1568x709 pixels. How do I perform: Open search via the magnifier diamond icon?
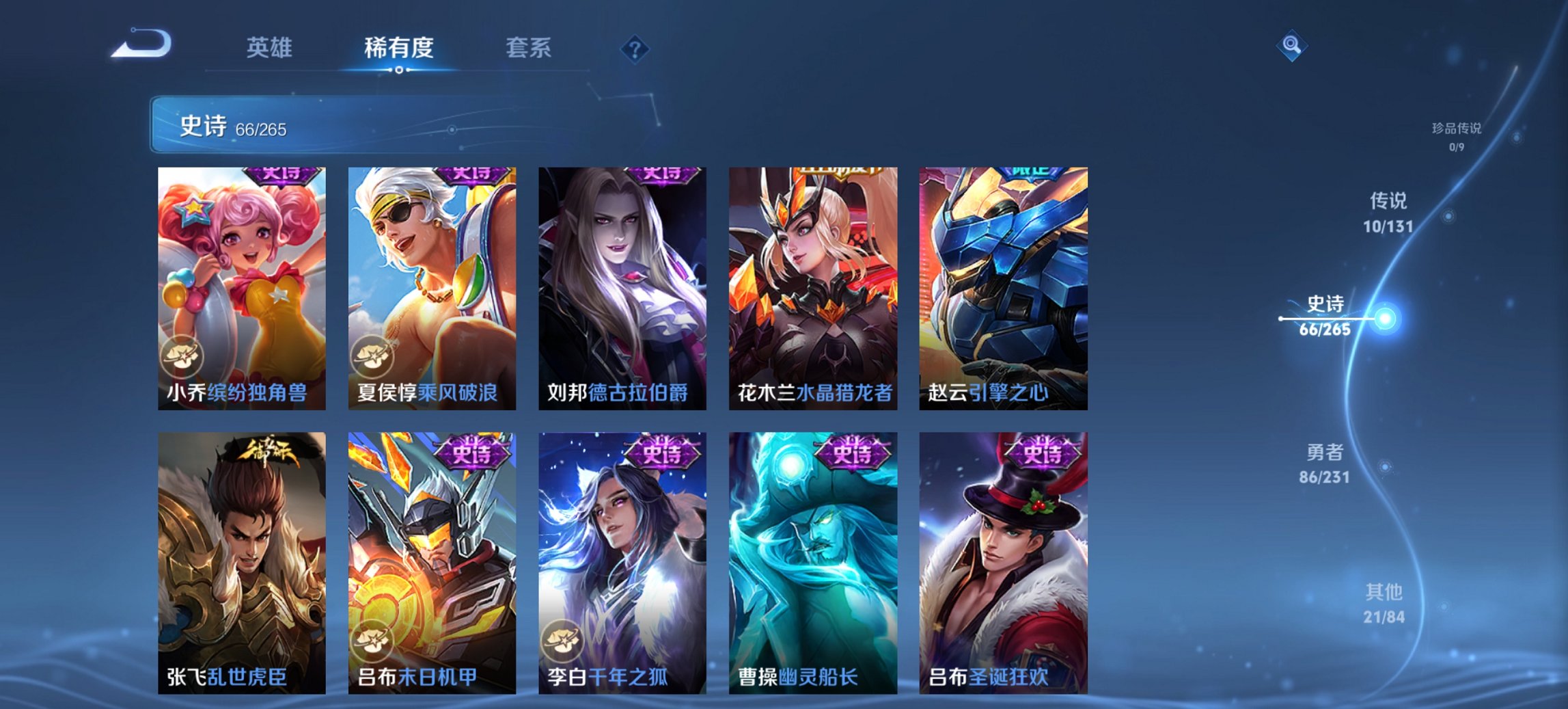click(1292, 46)
